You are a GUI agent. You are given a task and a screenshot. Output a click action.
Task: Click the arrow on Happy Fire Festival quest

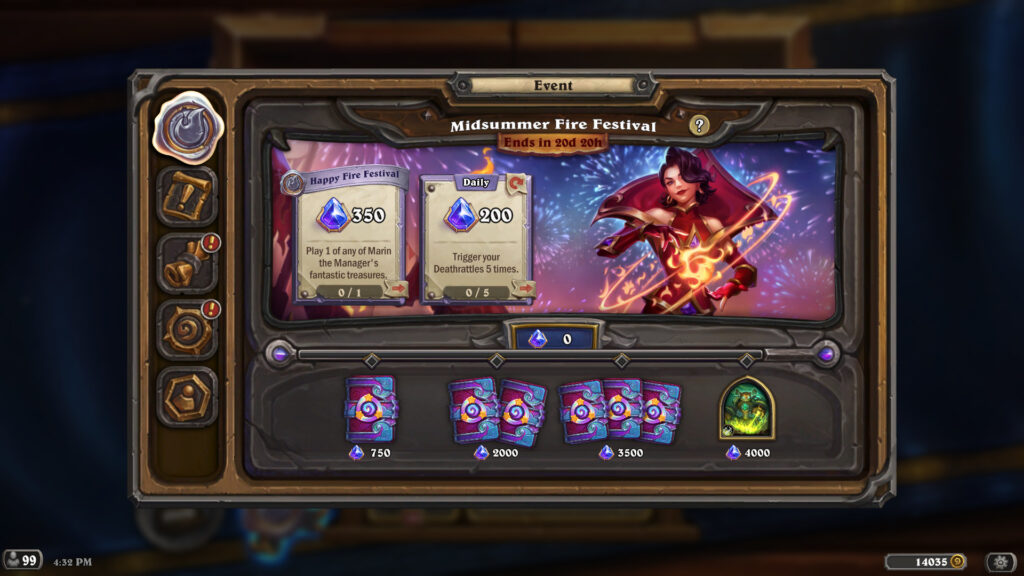point(397,290)
